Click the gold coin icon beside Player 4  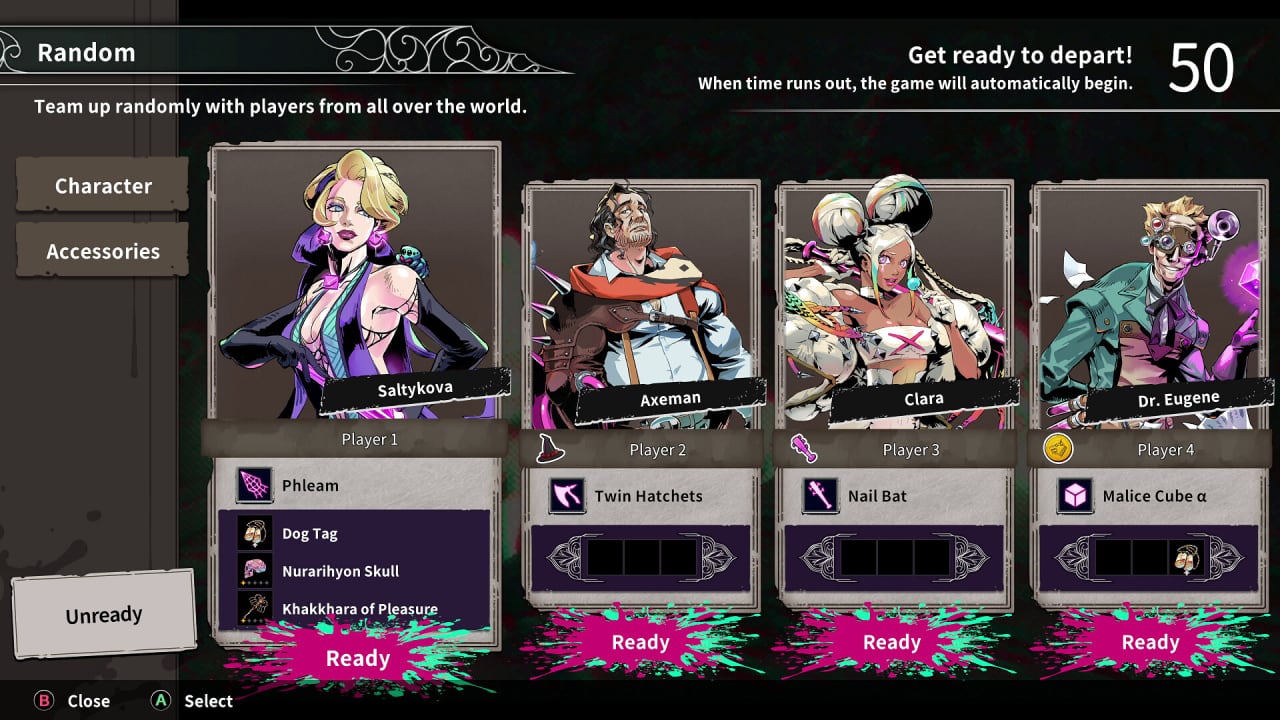[x=1056, y=449]
